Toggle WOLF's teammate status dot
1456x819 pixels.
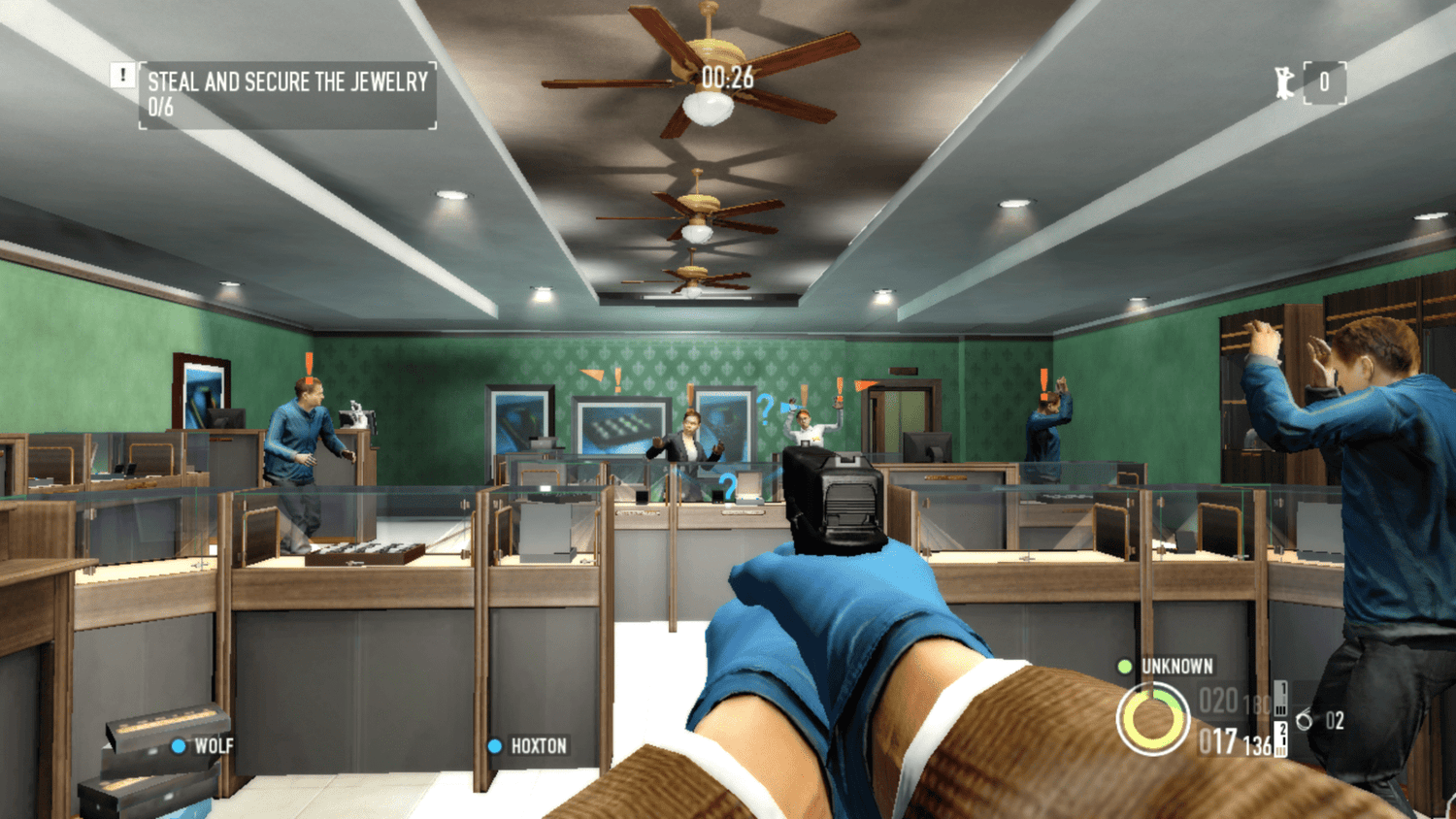pos(178,747)
